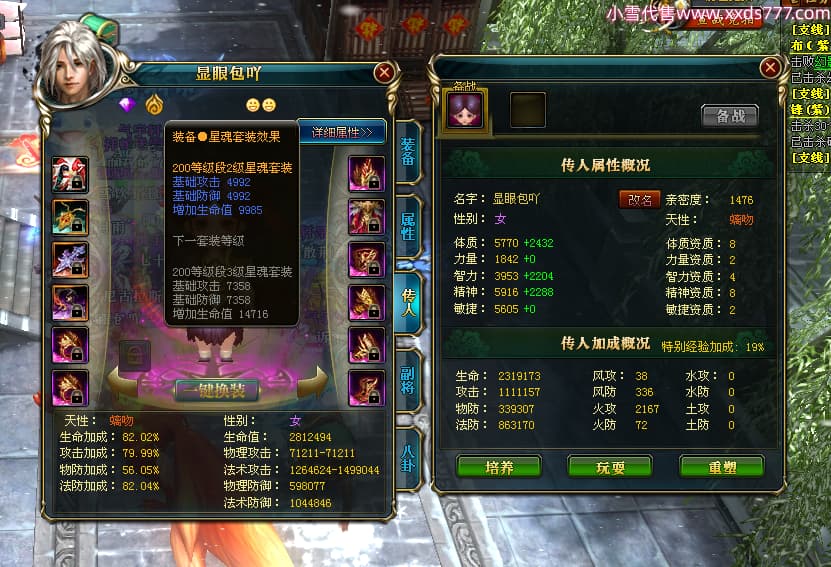Open 详细属性 detailed attributes

point(342,132)
